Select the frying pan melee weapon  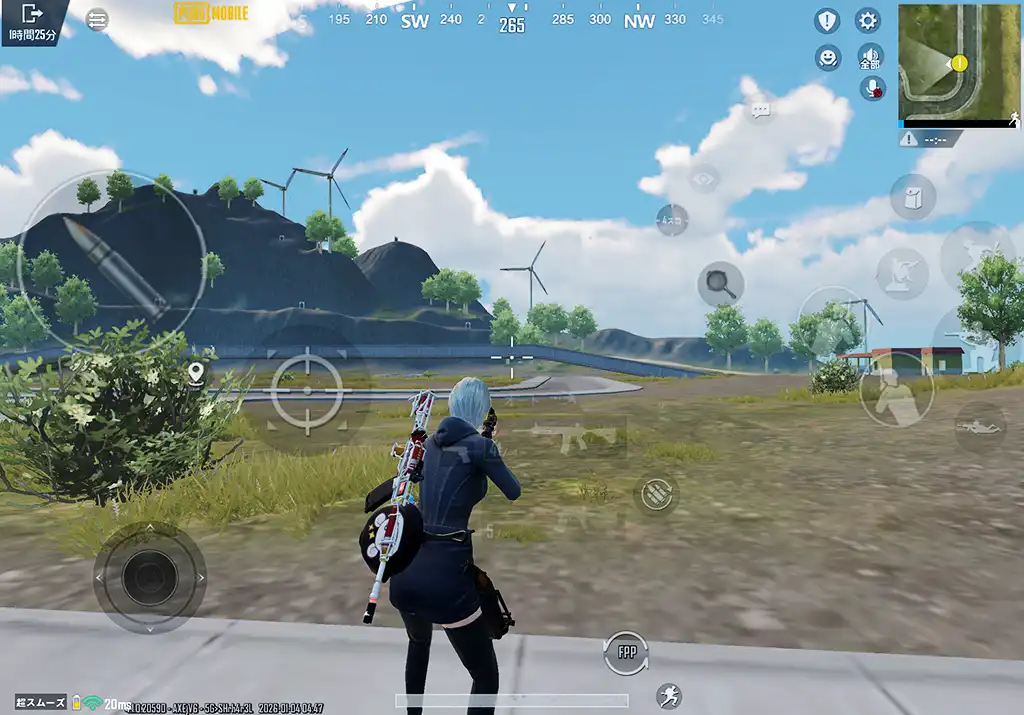pyautogui.click(x=720, y=283)
